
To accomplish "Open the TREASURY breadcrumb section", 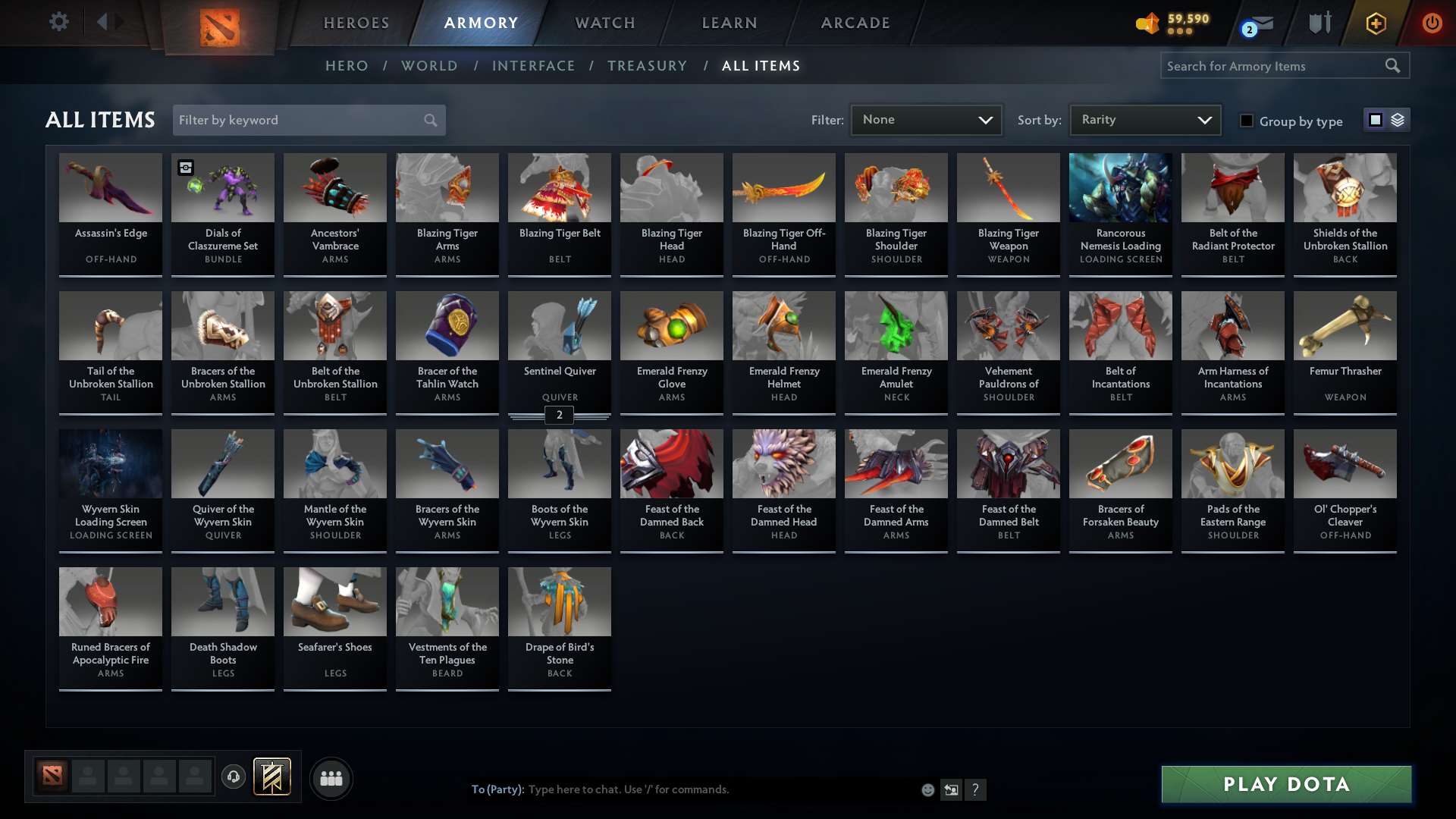I will pos(647,66).
